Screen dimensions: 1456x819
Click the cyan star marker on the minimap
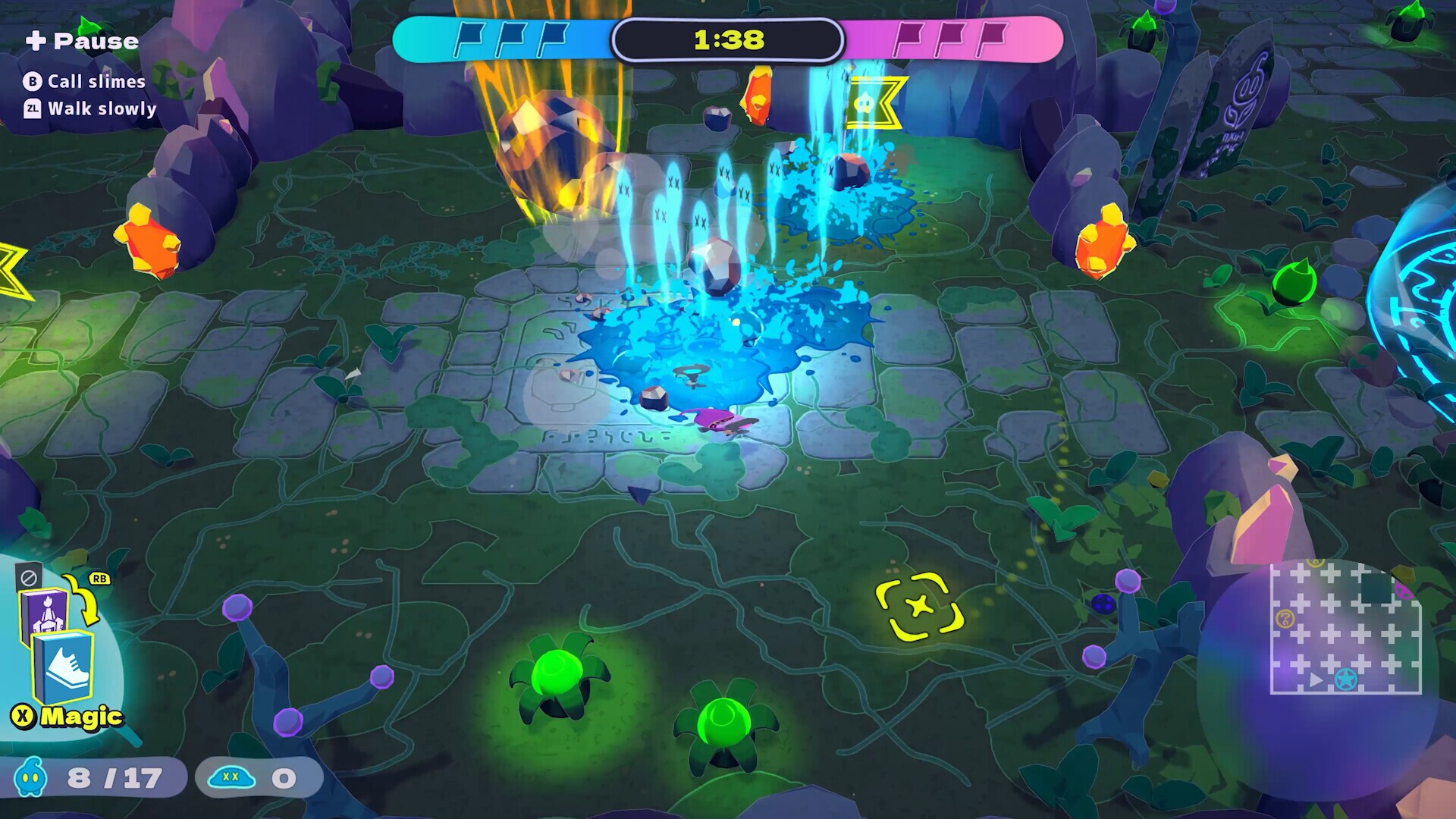(1346, 680)
